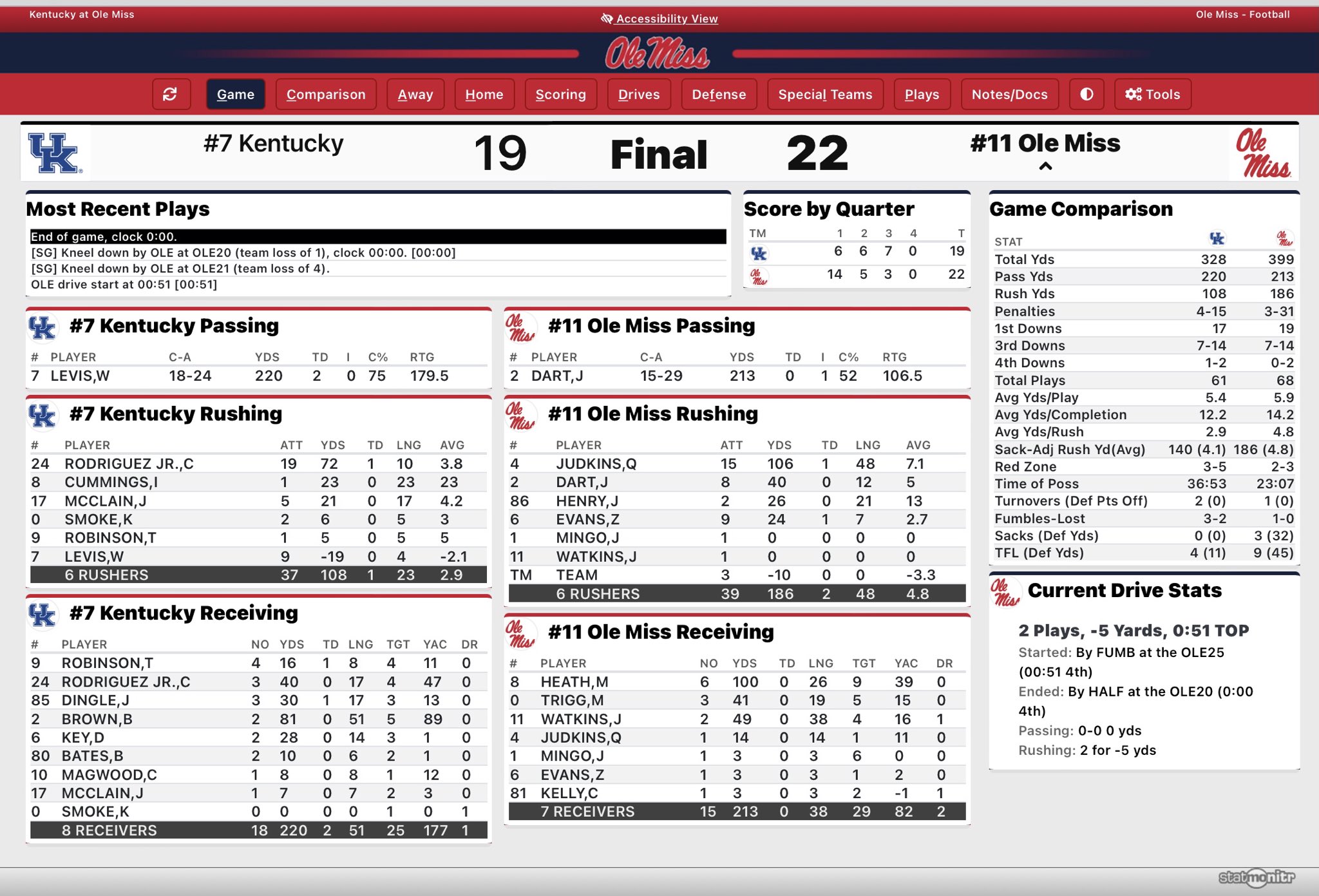
Task: Click the Kentucky helmet icon beside Kentucky Rushing
Action: [42, 415]
